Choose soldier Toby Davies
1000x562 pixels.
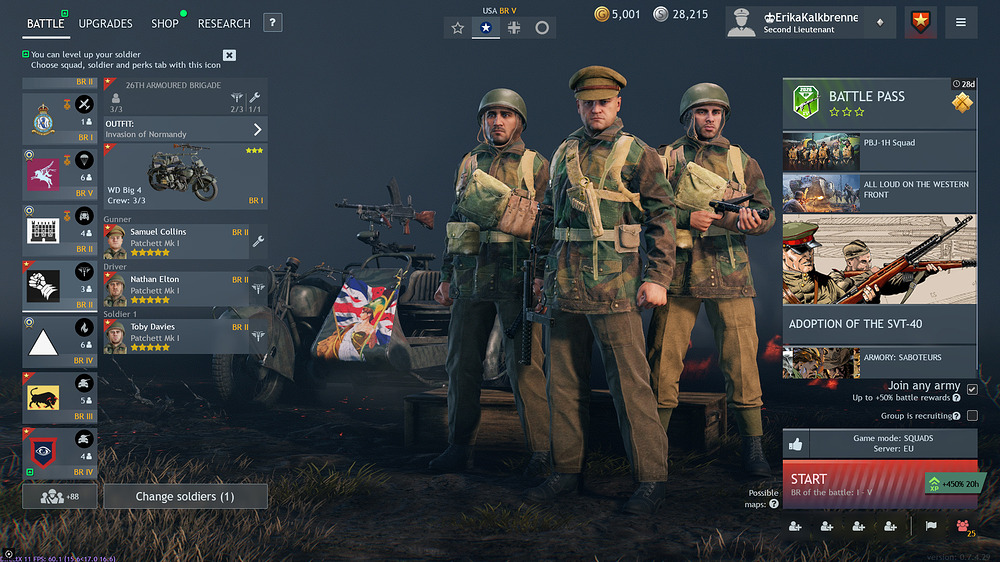click(x=176, y=336)
